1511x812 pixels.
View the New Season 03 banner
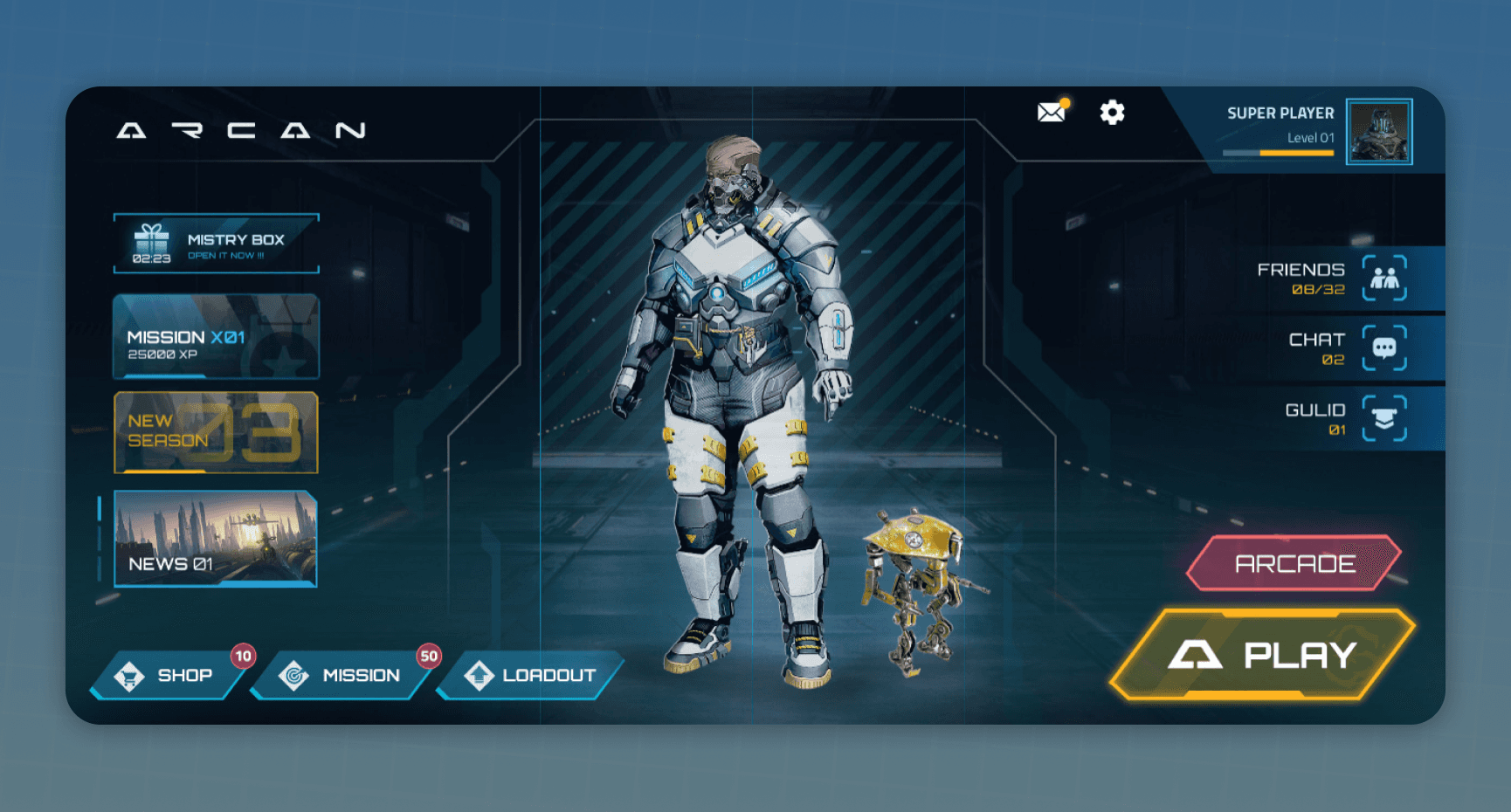click(216, 432)
